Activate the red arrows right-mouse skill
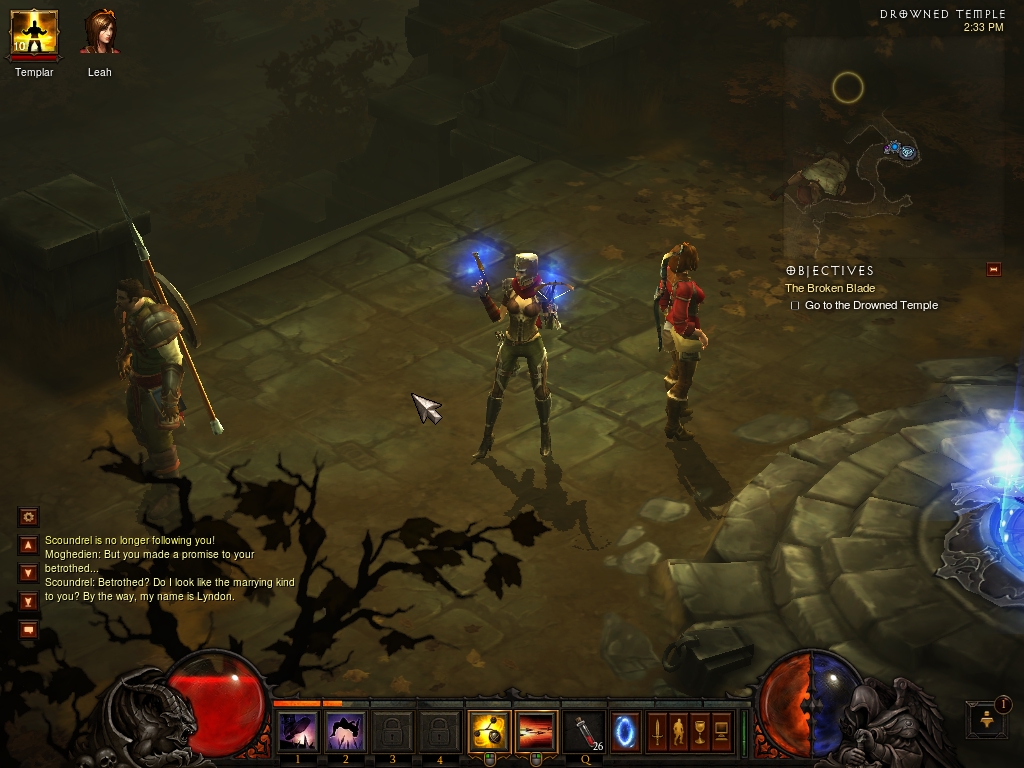The height and width of the screenshot is (768, 1024). point(537,732)
